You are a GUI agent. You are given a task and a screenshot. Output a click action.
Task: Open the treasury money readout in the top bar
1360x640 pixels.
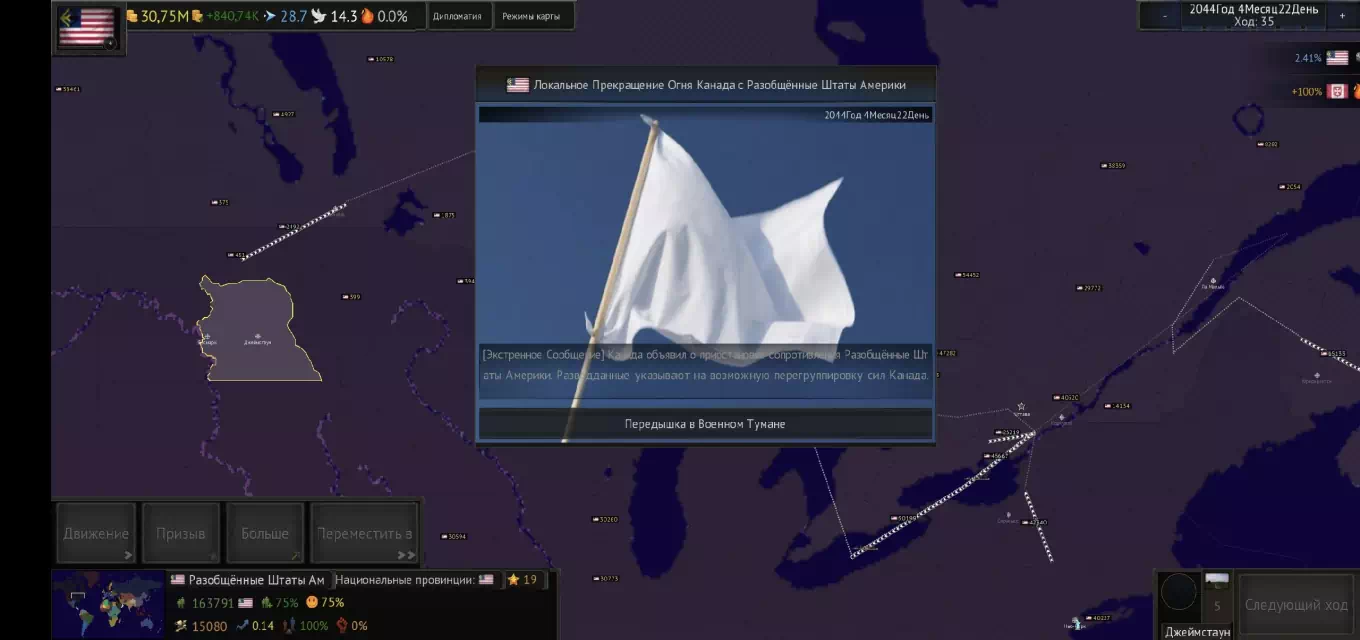point(160,16)
